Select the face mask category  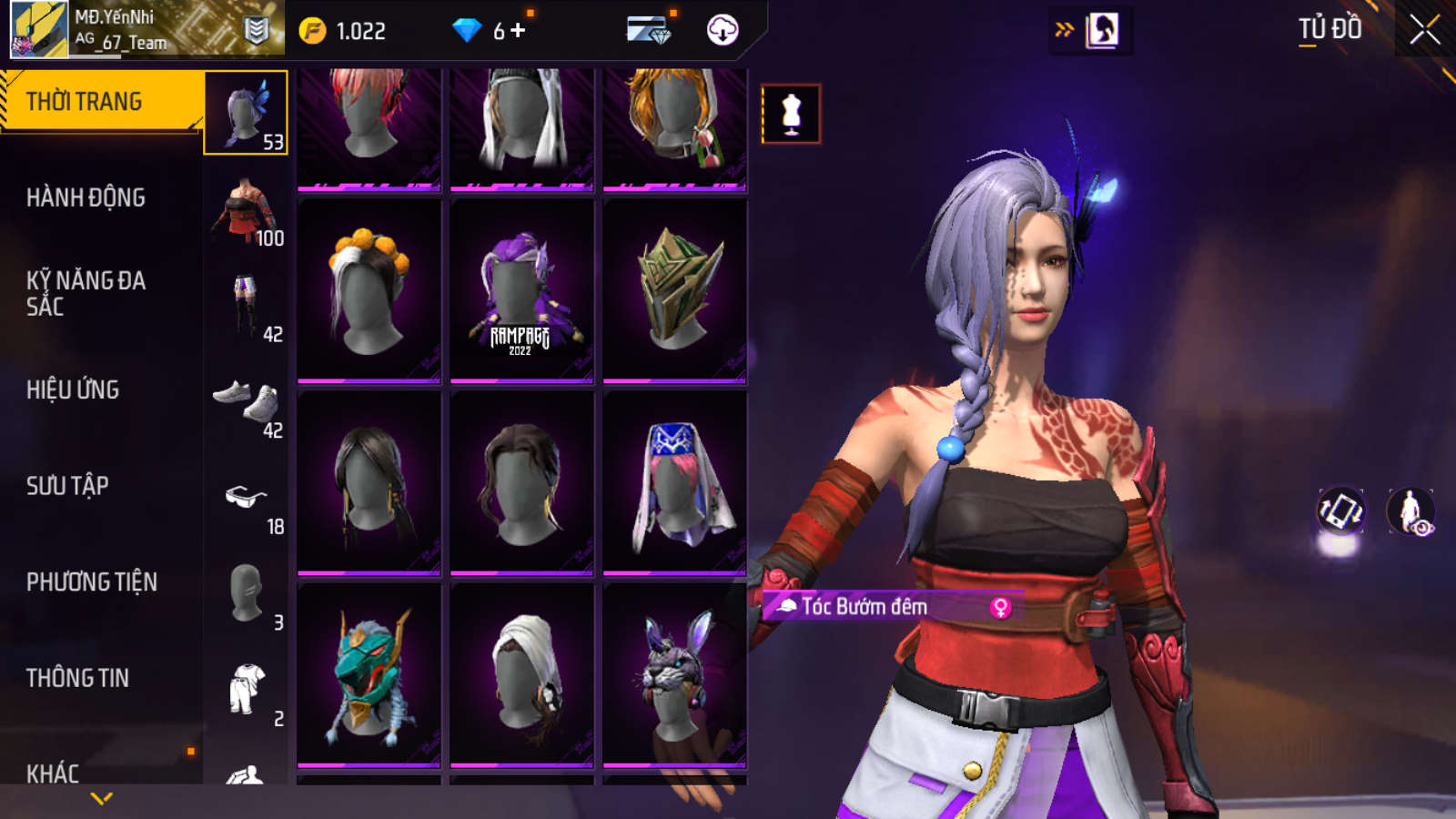tap(246, 595)
